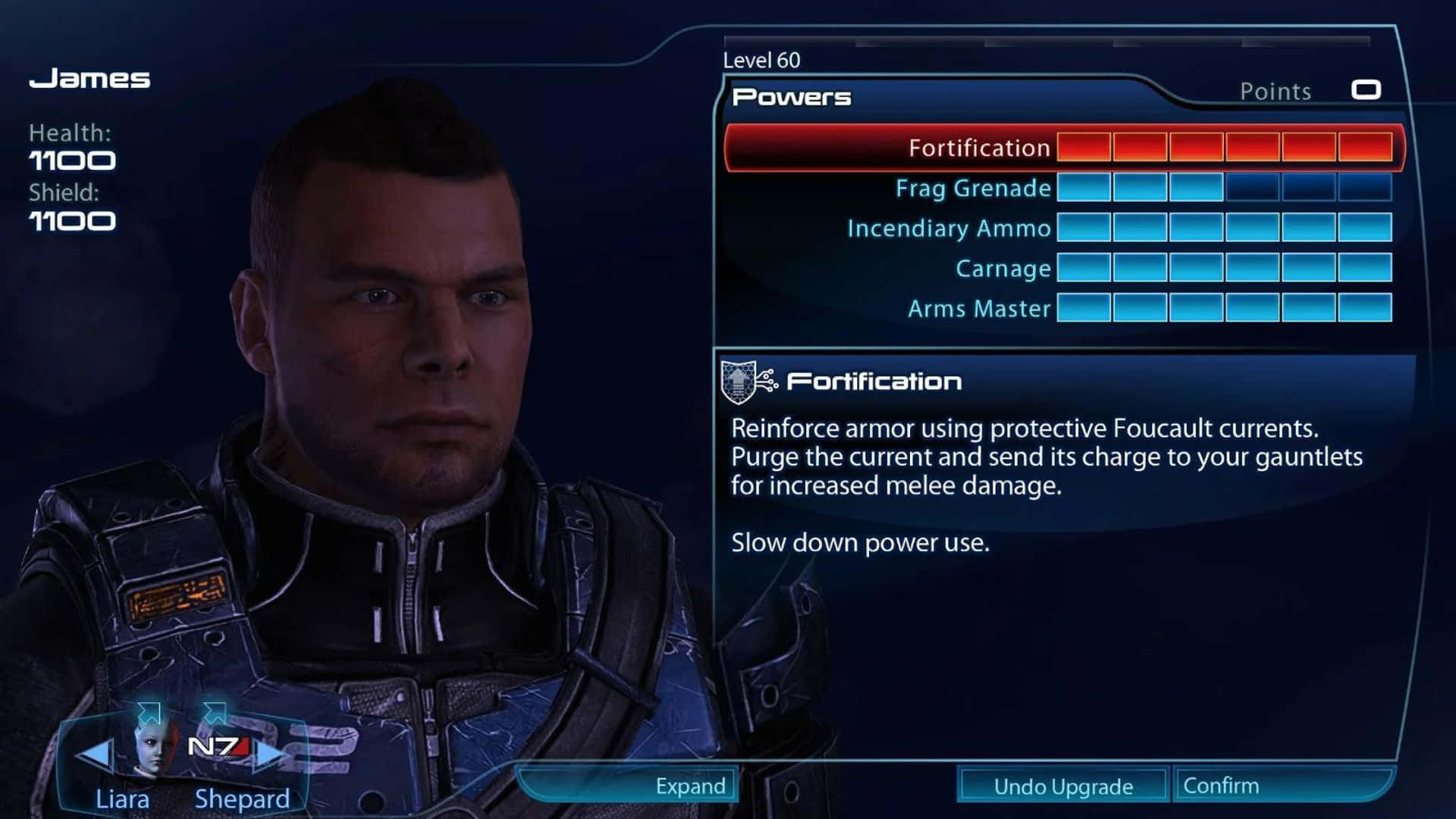Viewport: 1456px width, 819px height.
Task: Open the Arms Master power
Action: tap(979, 309)
